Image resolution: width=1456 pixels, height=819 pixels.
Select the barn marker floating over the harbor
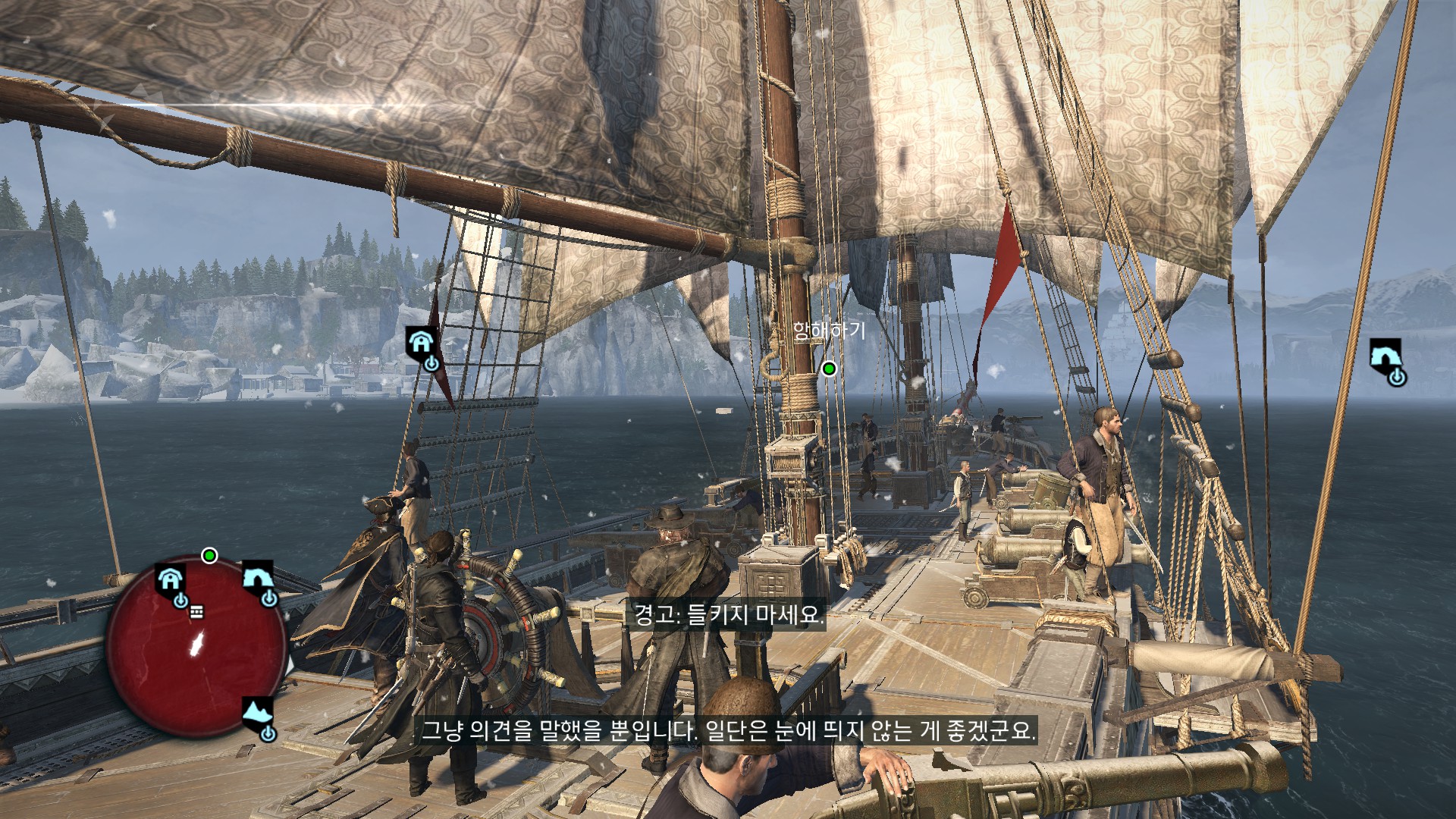click(422, 346)
